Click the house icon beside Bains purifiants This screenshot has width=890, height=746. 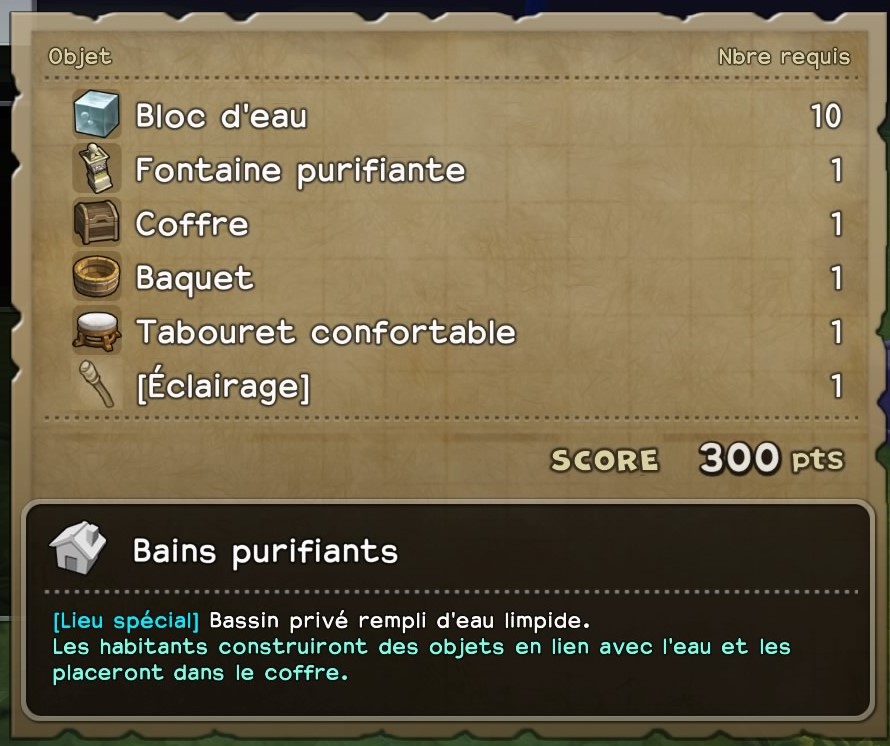coord(78,548)
